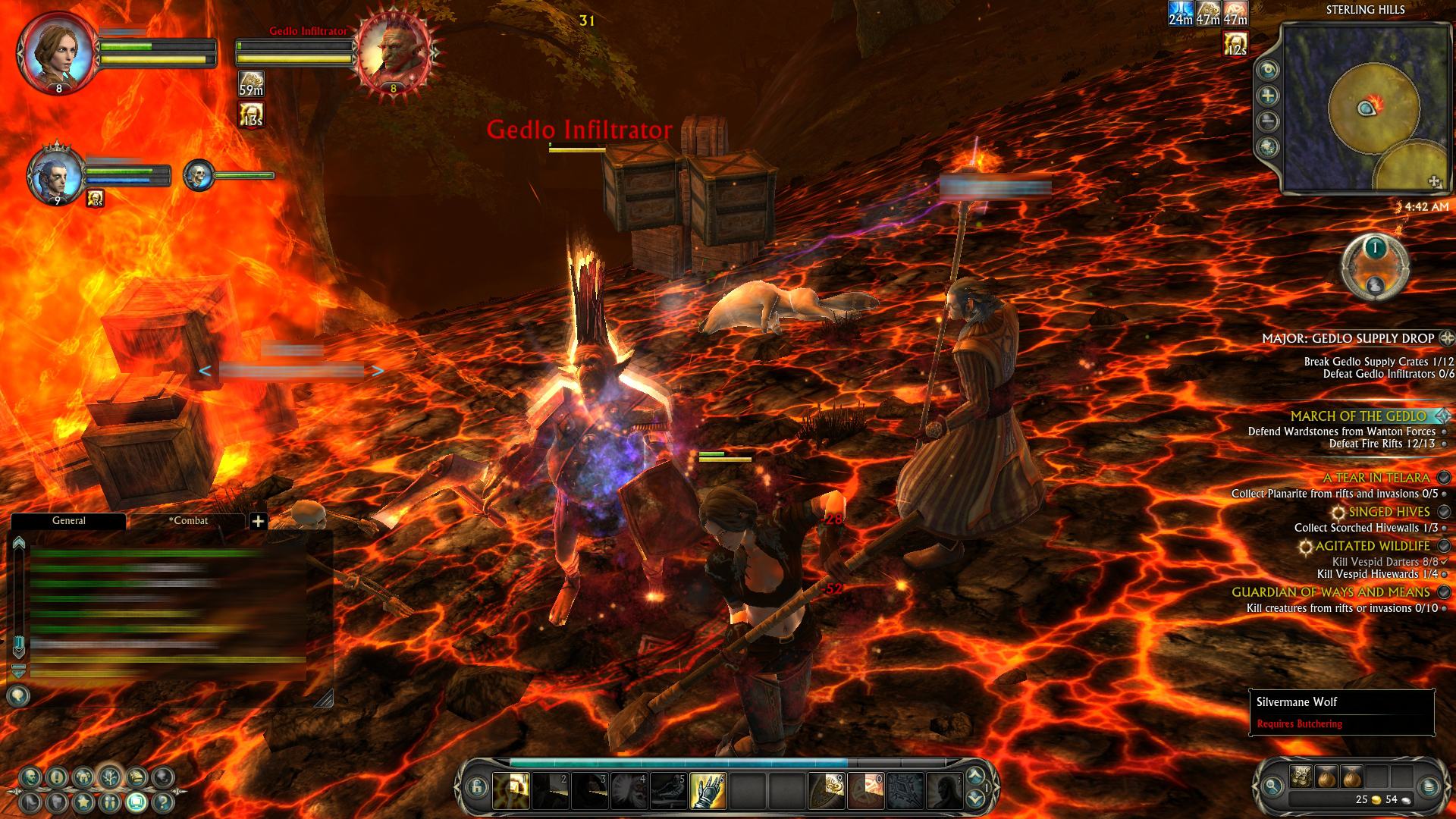Open the character sheet from the head icon
Screen dimensions: 1456x819
tap(30, 777)
